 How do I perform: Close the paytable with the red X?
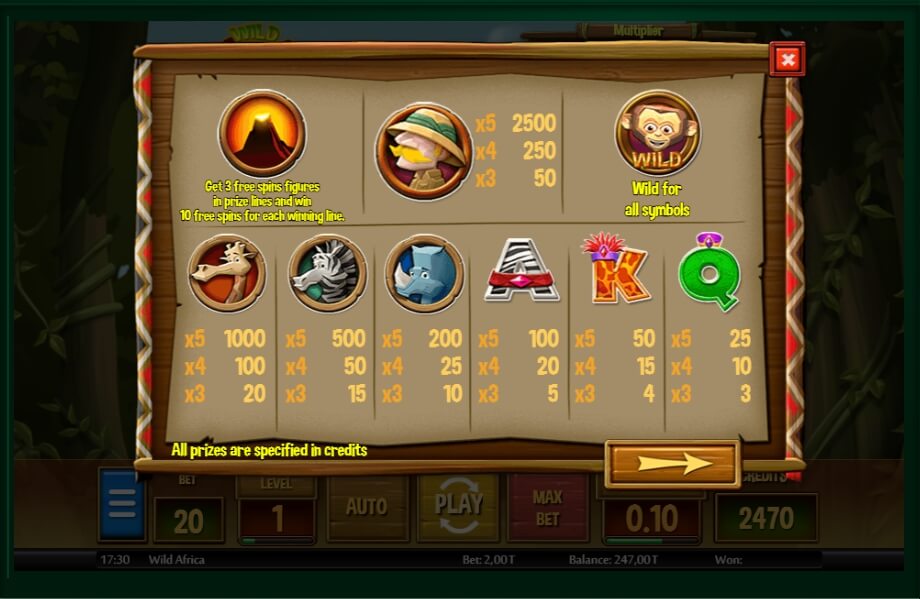(x=787, y=60)
